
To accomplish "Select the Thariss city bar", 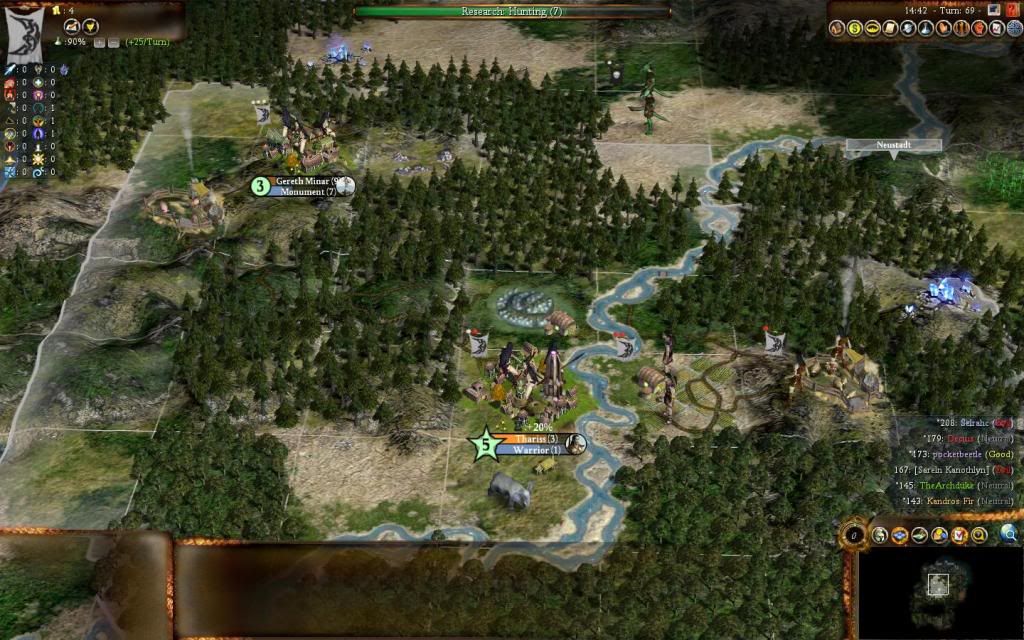I will point(530,439).
